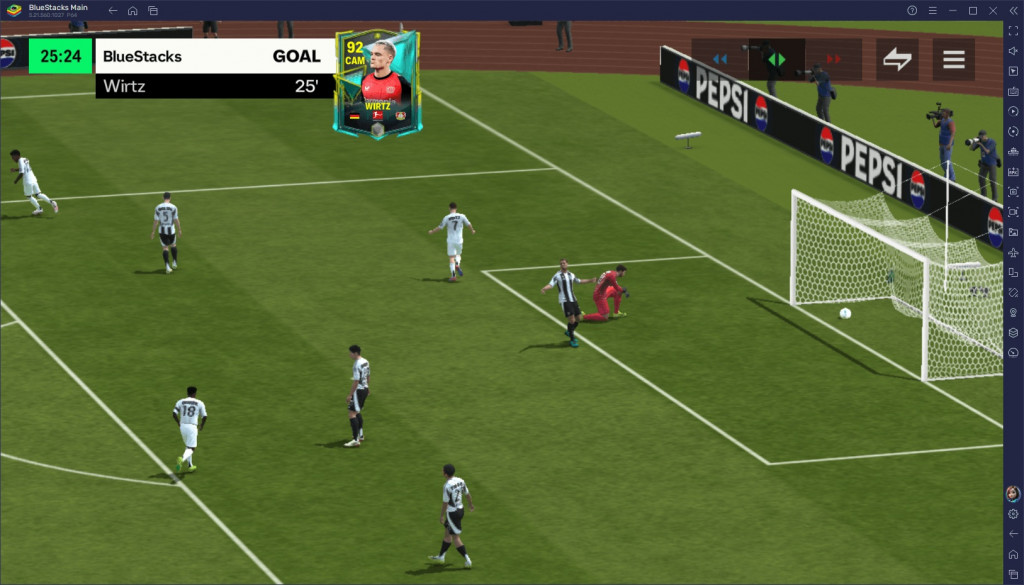Close the BlueStacks window
This screenshot has width=1024, height=585.
[993, 10]
